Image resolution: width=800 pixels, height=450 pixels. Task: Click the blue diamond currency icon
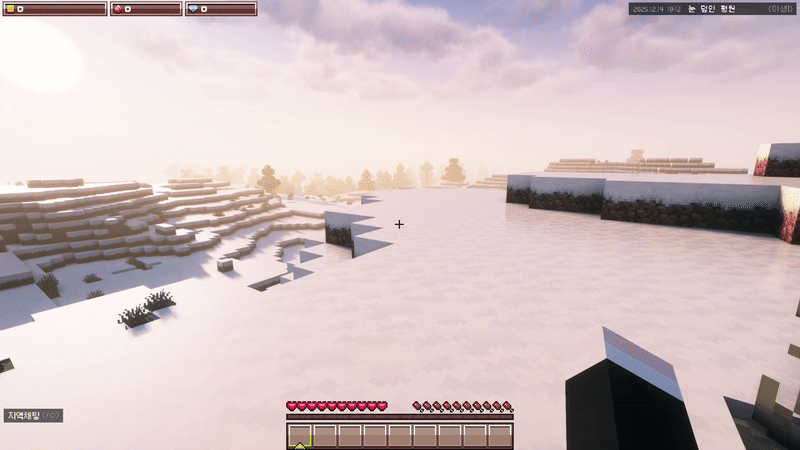(193, 9)
